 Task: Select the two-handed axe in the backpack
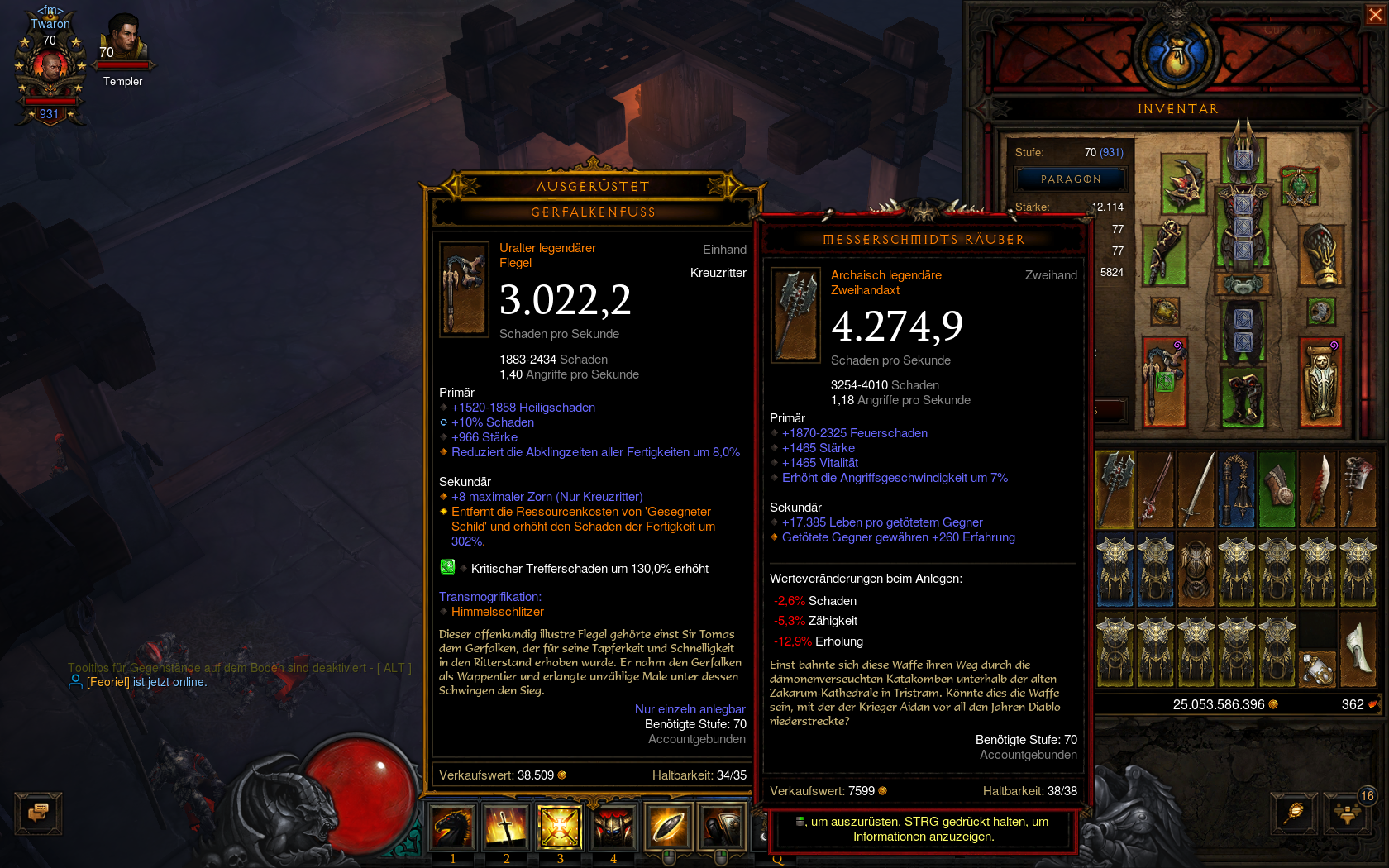(1115, 489)
